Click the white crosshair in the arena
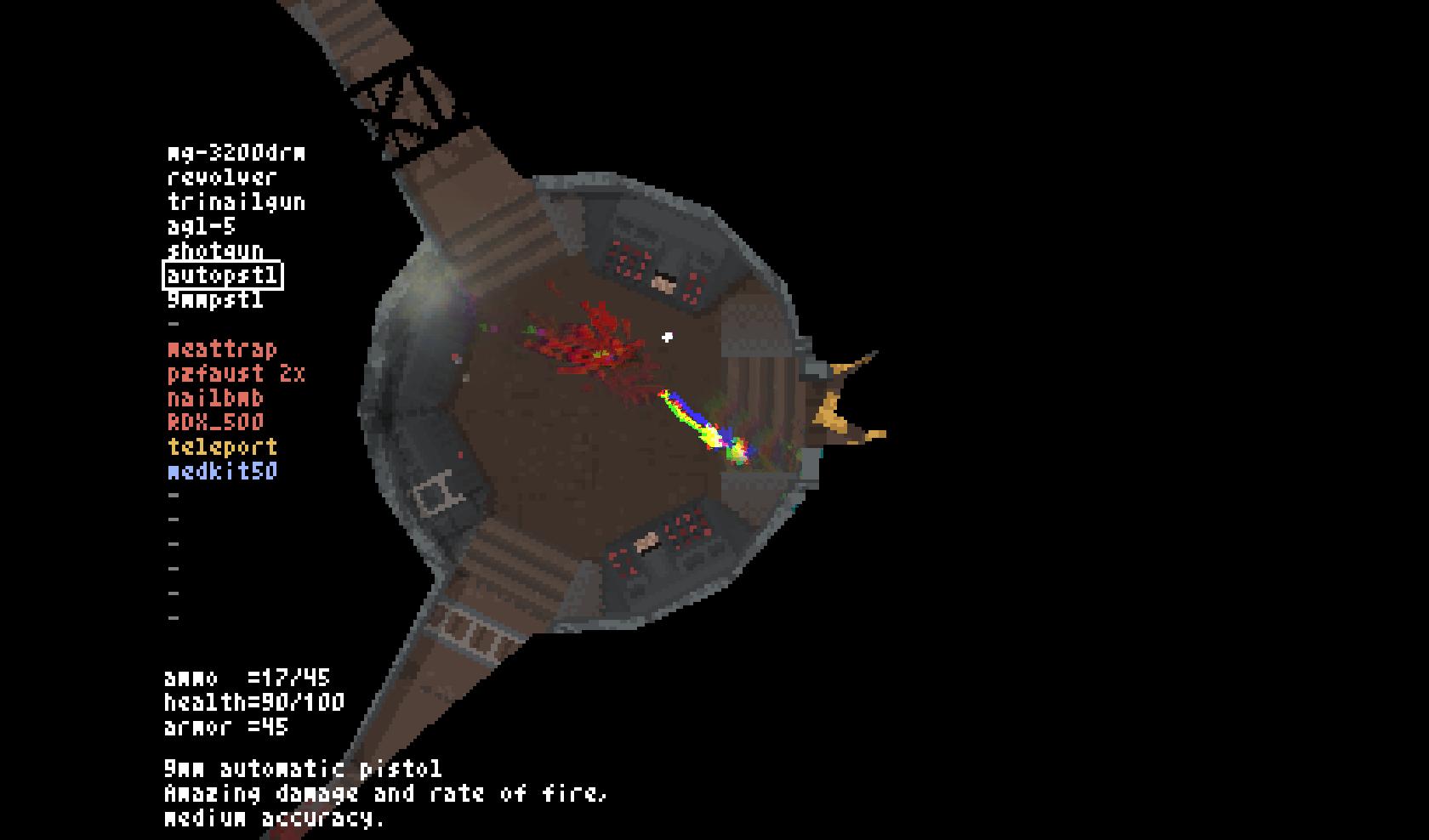Viewport: 1429px width, 840px height. click(x=667, y=335)
